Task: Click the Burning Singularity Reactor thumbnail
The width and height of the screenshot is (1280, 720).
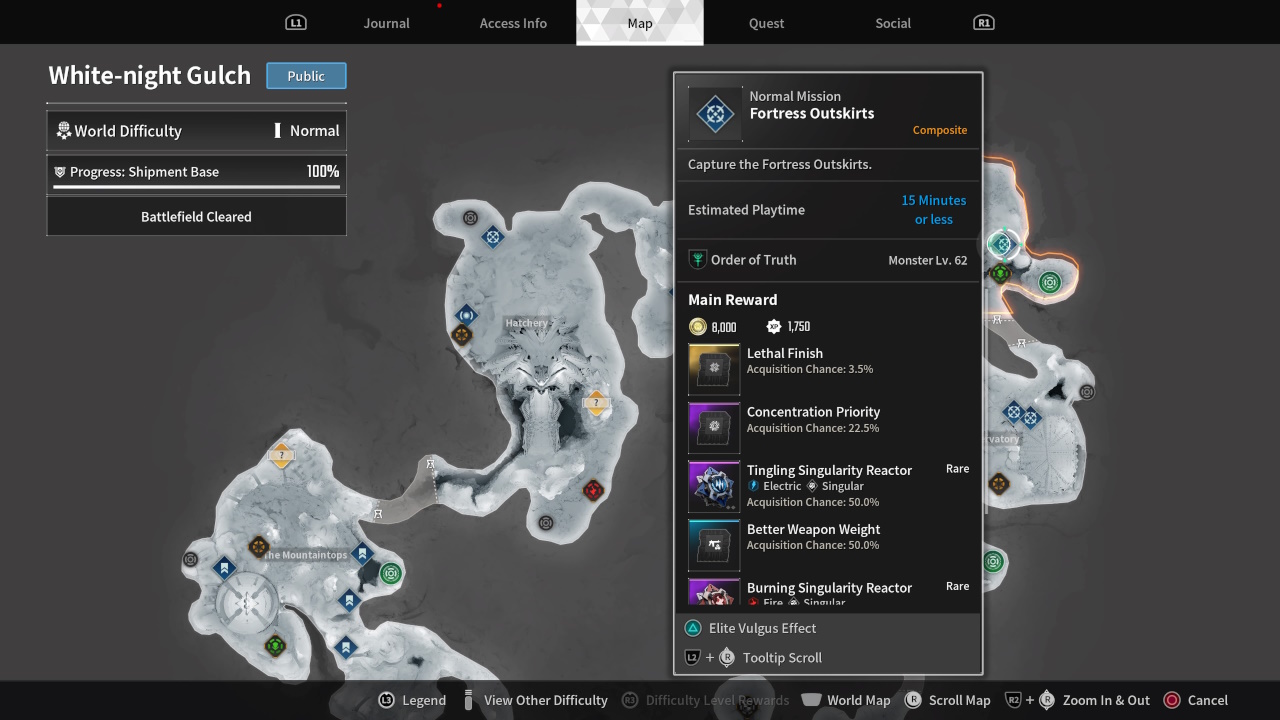Action: [x=713, y=599]
